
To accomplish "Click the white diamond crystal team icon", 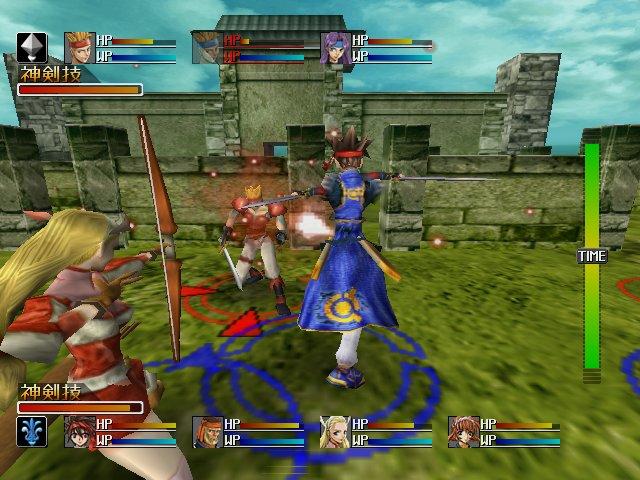I will [x=31, y=48].
